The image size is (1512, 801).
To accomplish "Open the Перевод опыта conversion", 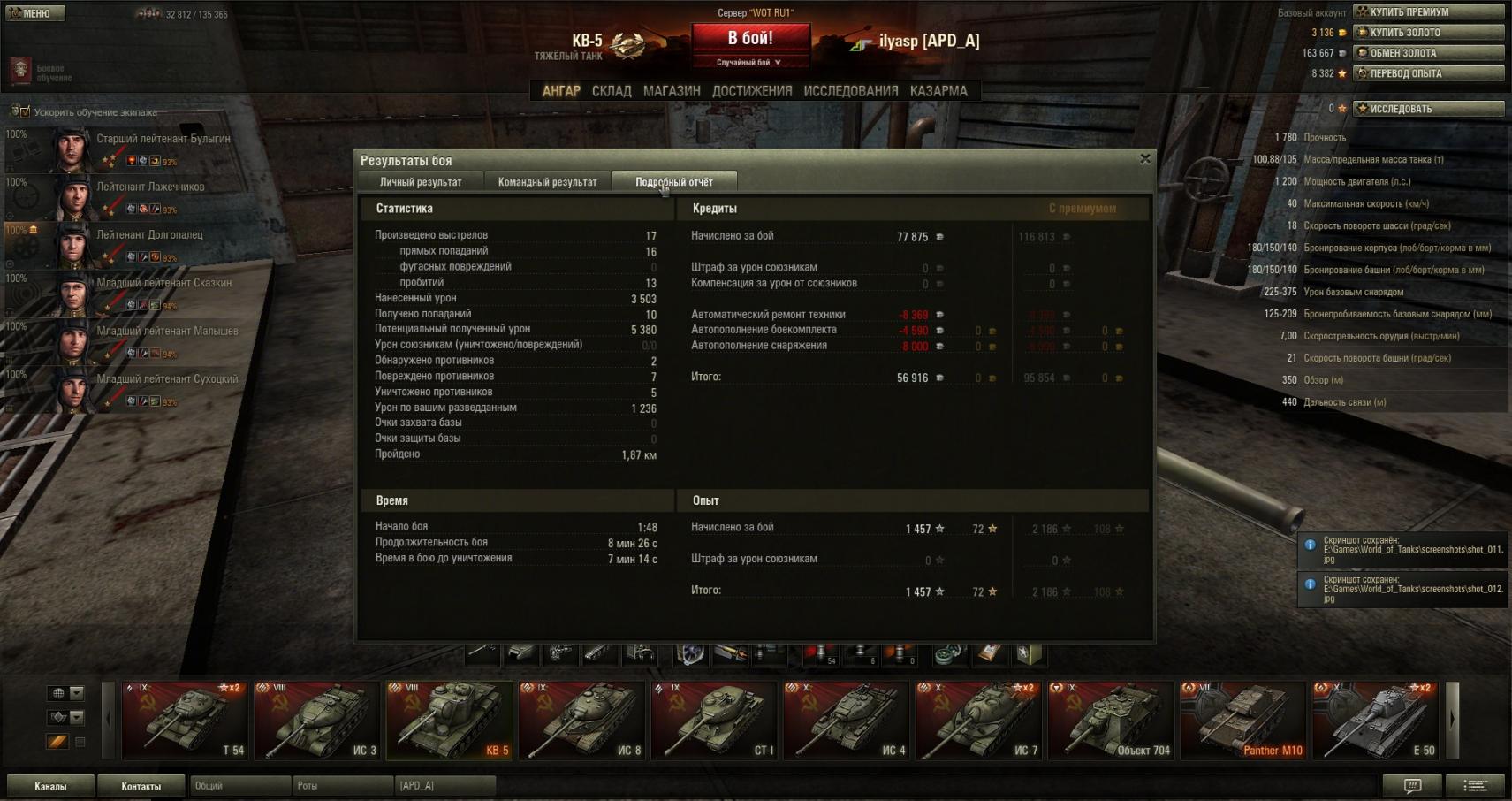I will [1428, 73].
